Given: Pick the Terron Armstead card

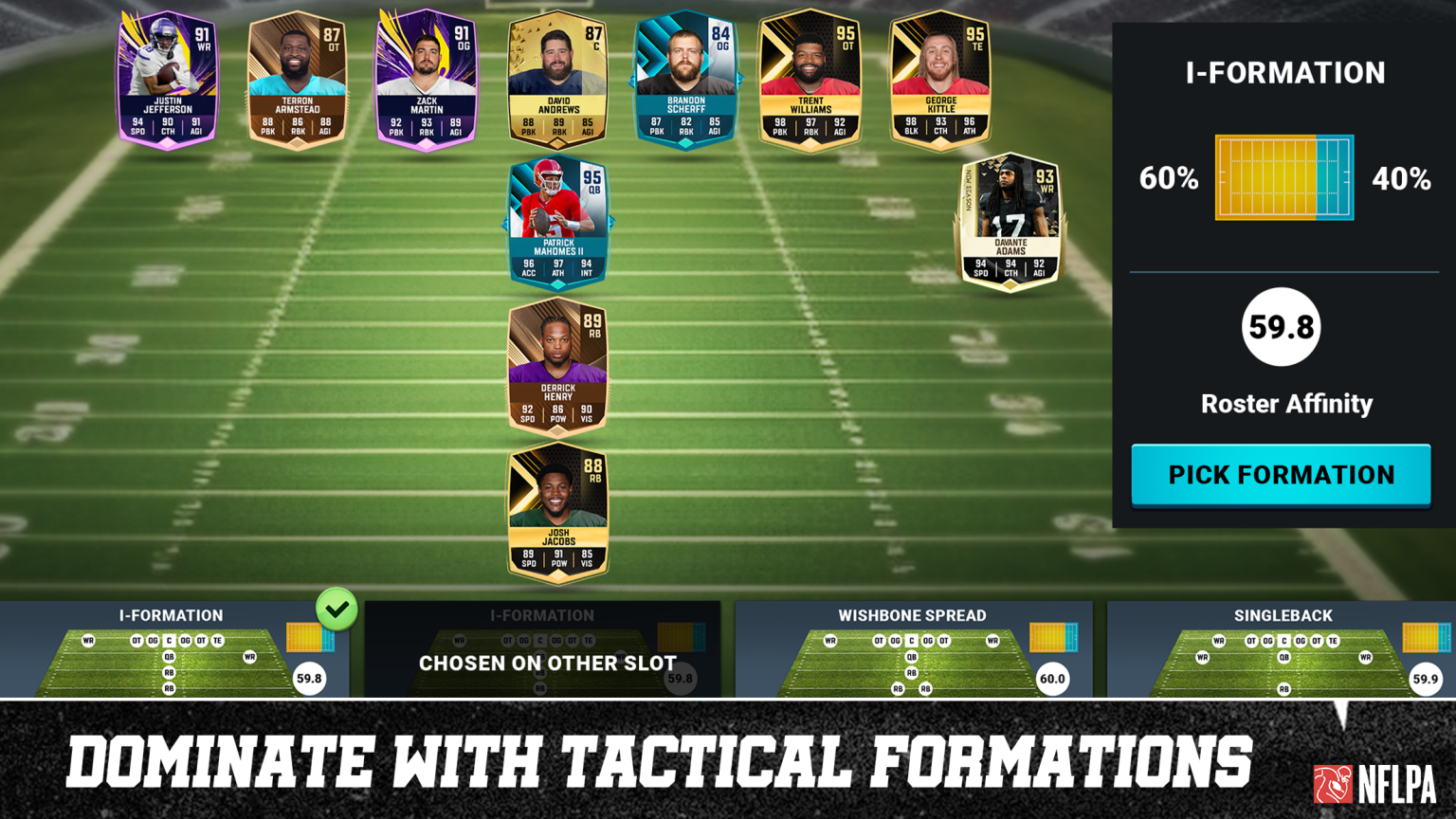Looking at the screenshot, I should pyautogui.click(x=297, y=79).
